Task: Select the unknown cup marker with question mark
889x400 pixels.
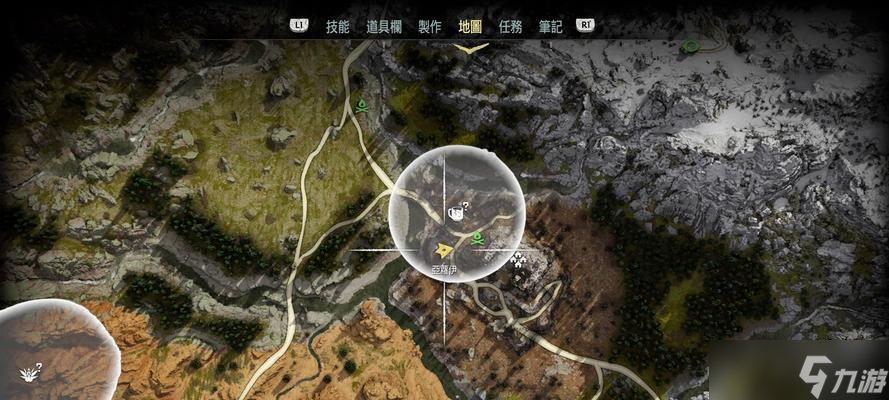Action: pos(458,211)
